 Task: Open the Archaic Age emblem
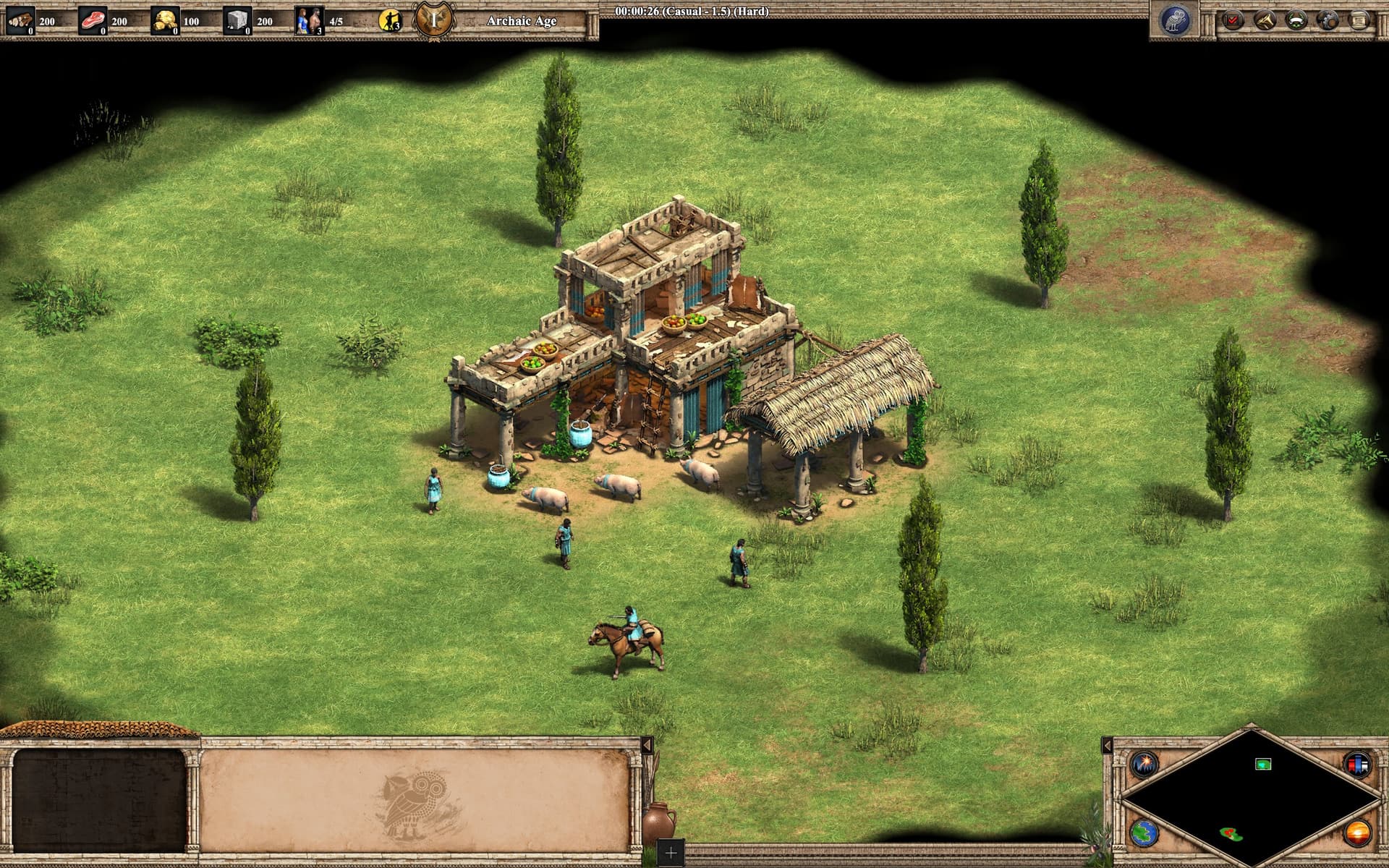tap(433, 20)
